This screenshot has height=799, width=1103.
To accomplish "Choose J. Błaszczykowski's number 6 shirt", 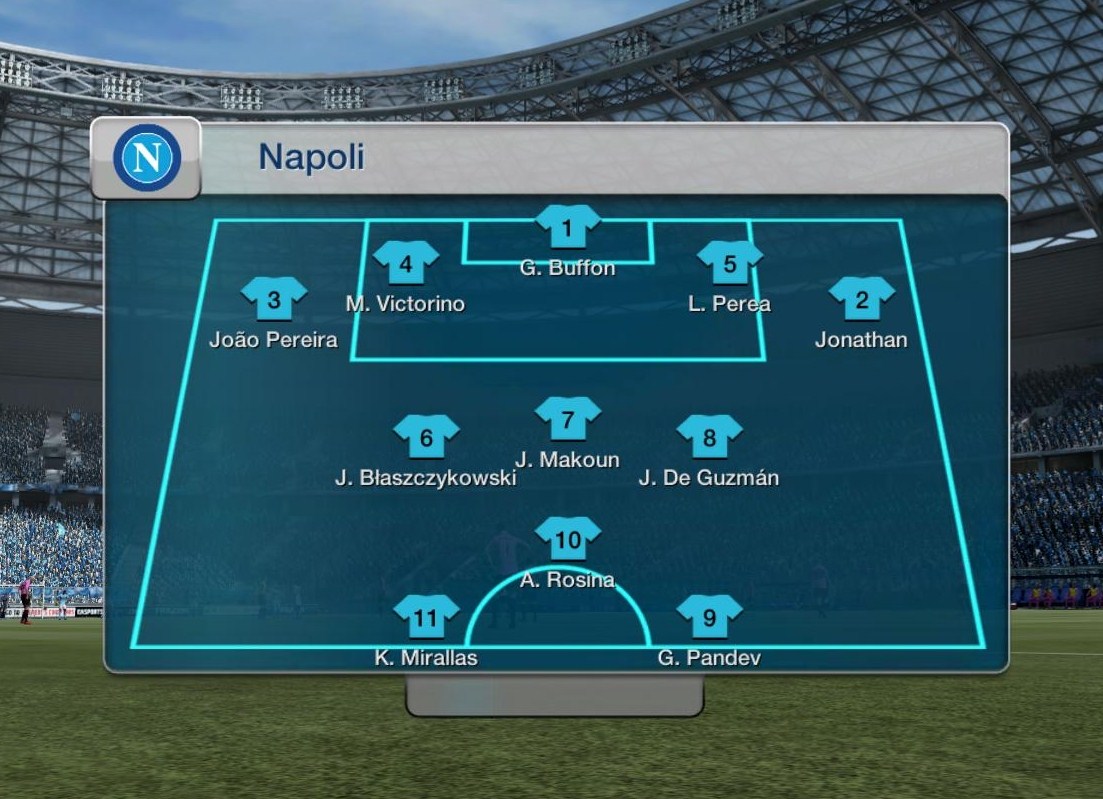I will pos(426,437).
